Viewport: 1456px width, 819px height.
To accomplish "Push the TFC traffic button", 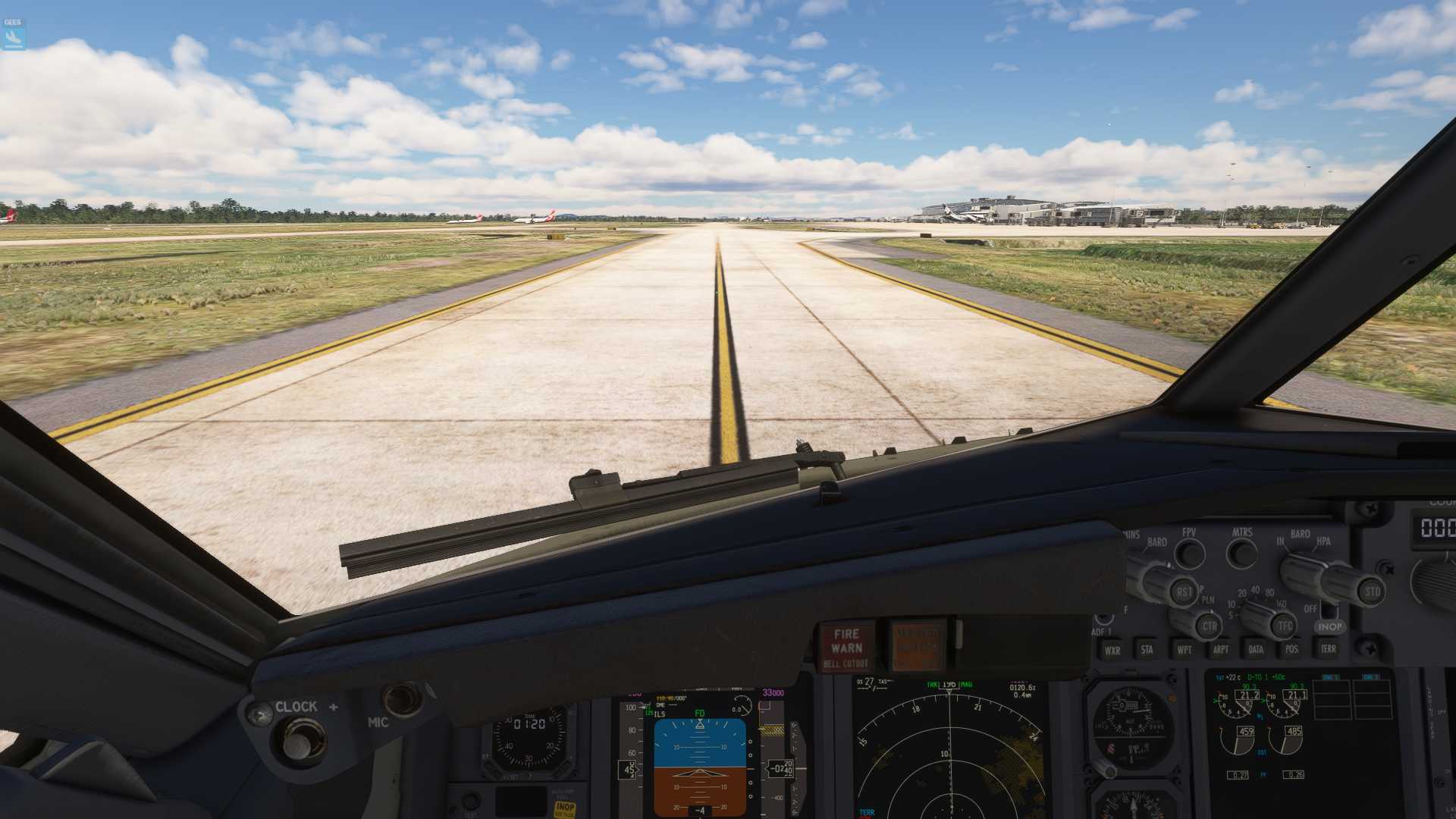I will pyautogui.click(x=1285, y=626).
